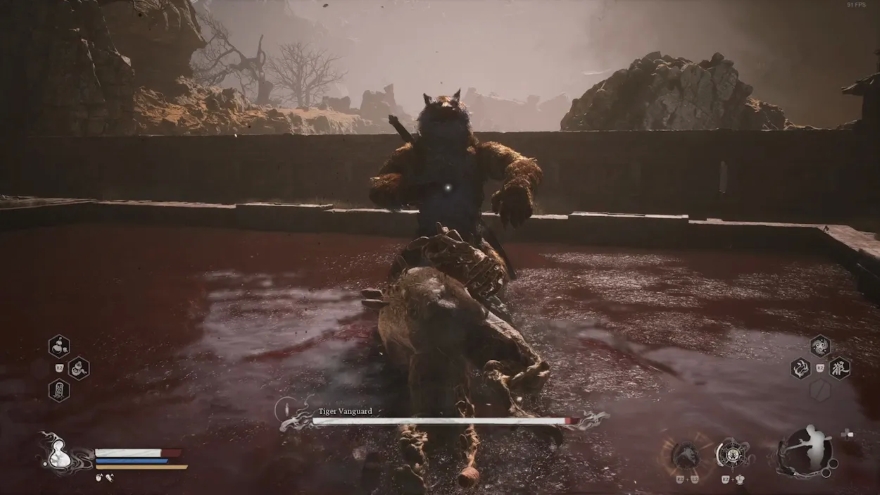The image size is (880, 495).
Task: Trigger the spirit skill beast head icon
Action: click(685, 455)
